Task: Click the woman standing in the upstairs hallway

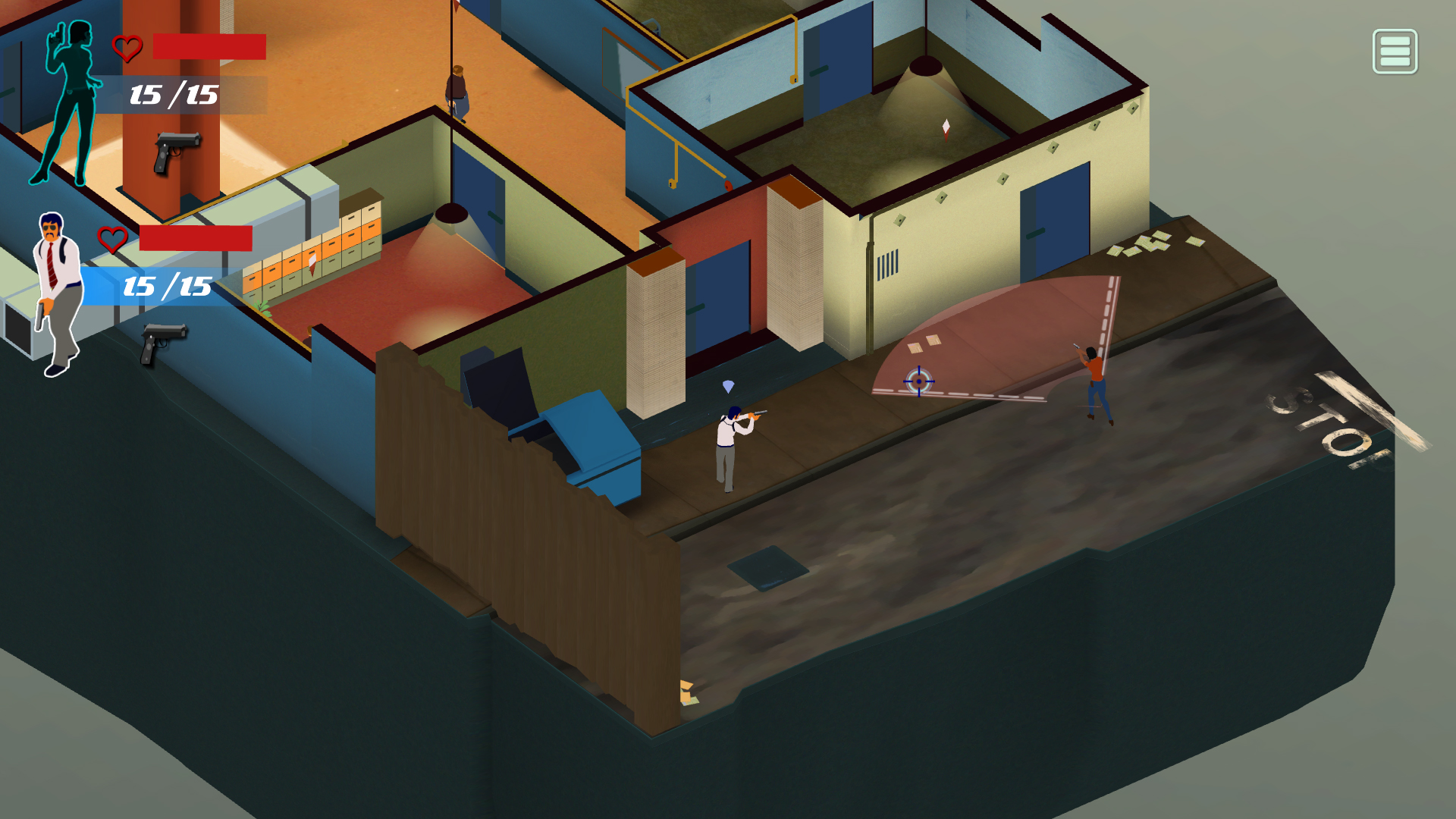Action: click(457, 91)
